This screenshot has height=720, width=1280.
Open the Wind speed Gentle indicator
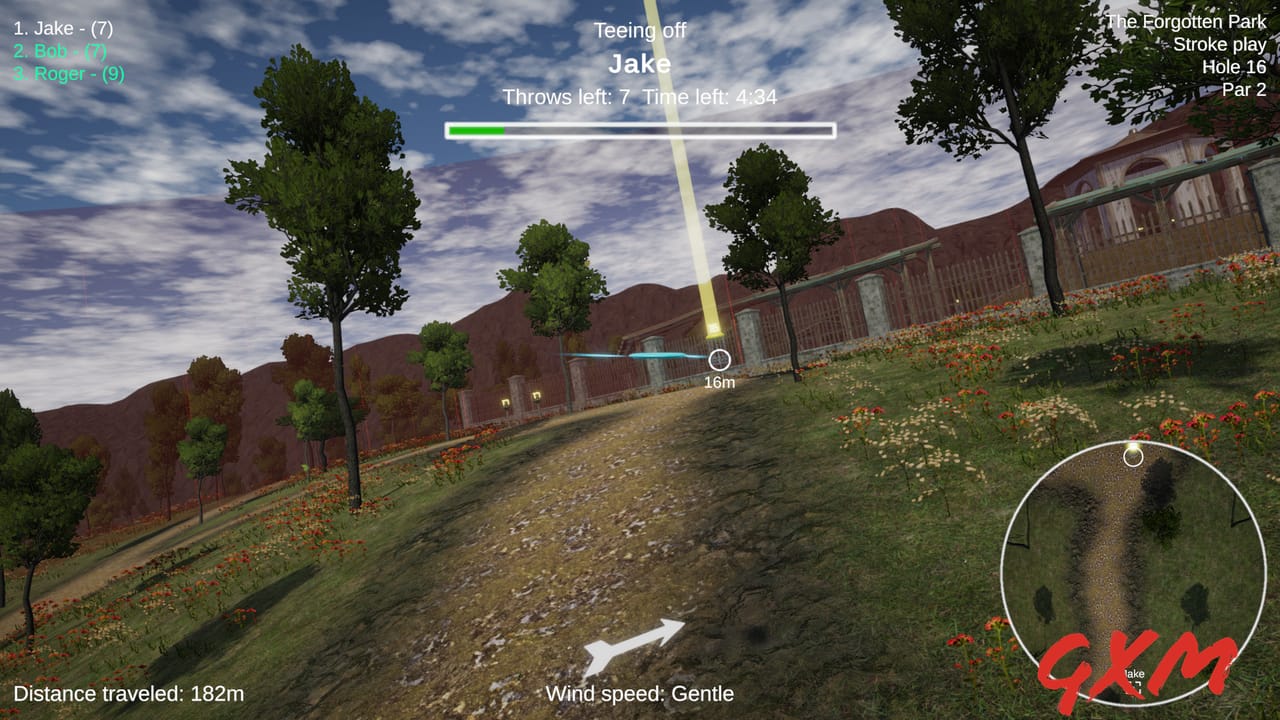pyautogui.click(x=641, y=693)
